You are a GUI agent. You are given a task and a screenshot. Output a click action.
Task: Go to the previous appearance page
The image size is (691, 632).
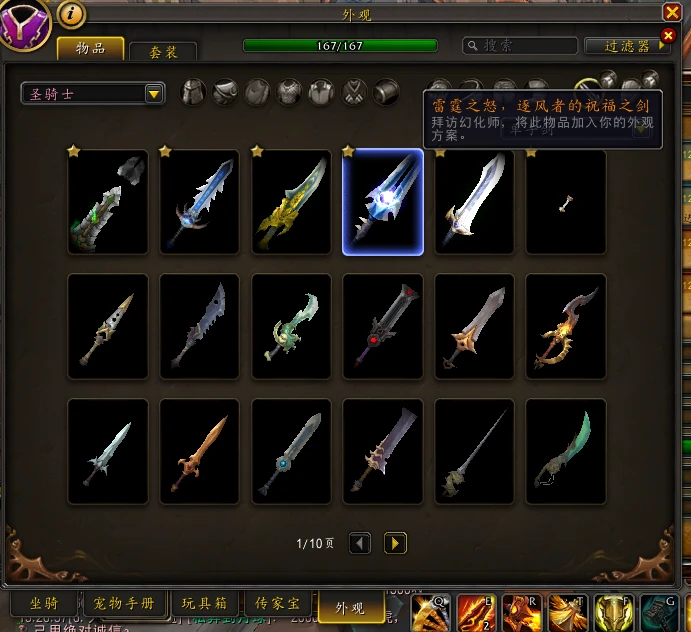pos(360,543)
